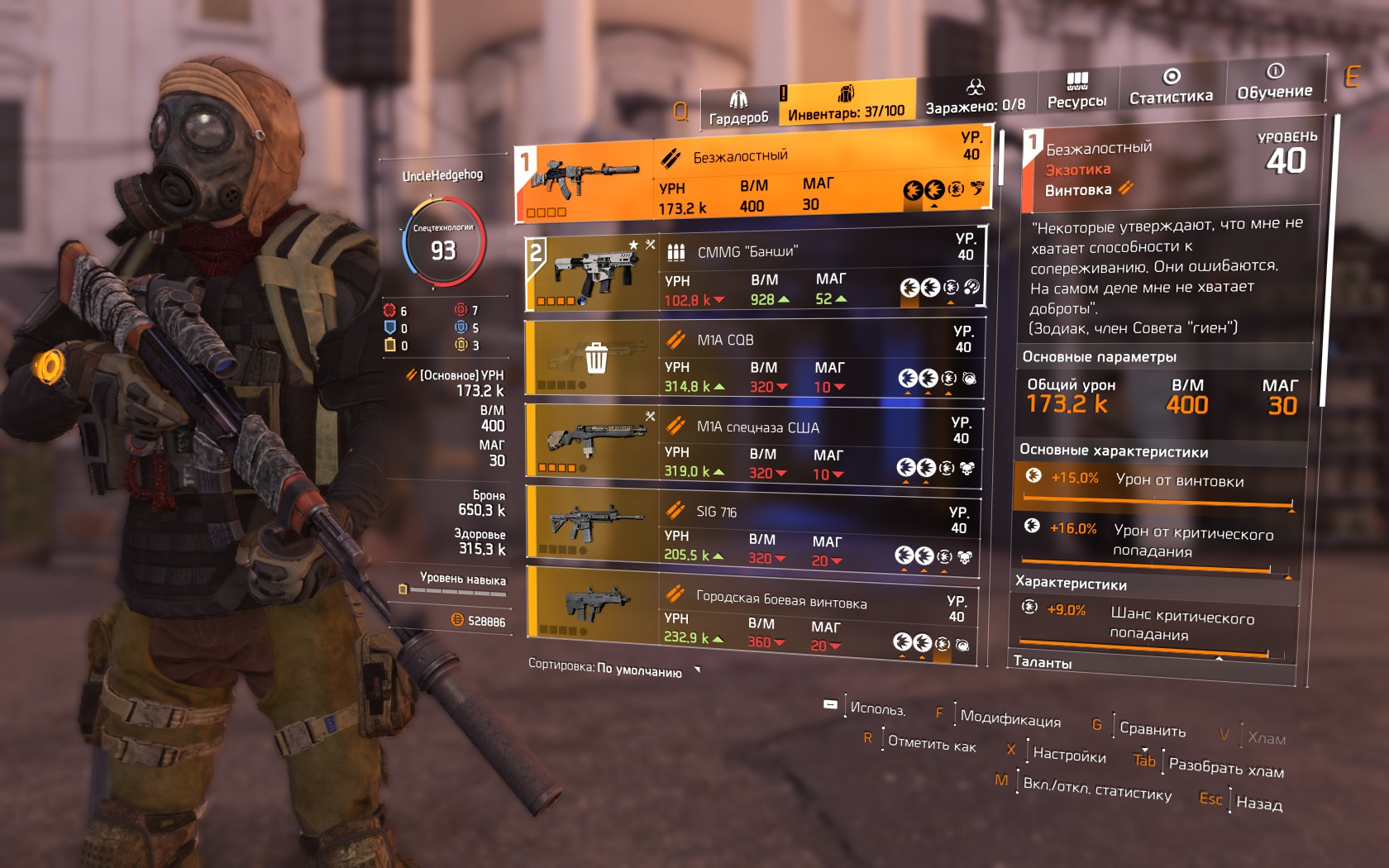Go to the Статистика tab
Viewport: 1389px width, 868px height.
1171,87
